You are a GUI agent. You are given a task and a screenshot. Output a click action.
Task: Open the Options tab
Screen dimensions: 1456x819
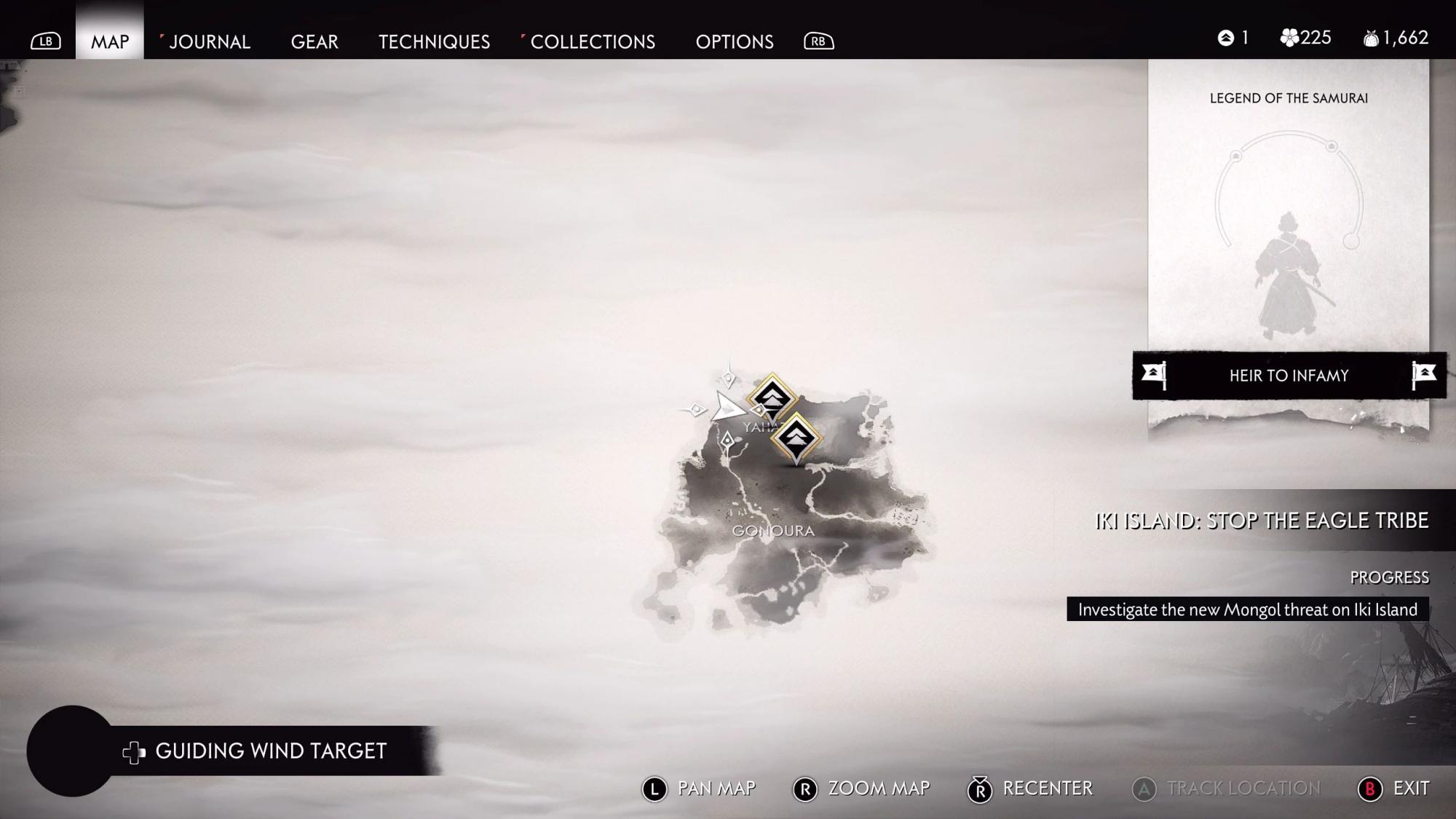point(734,41)
